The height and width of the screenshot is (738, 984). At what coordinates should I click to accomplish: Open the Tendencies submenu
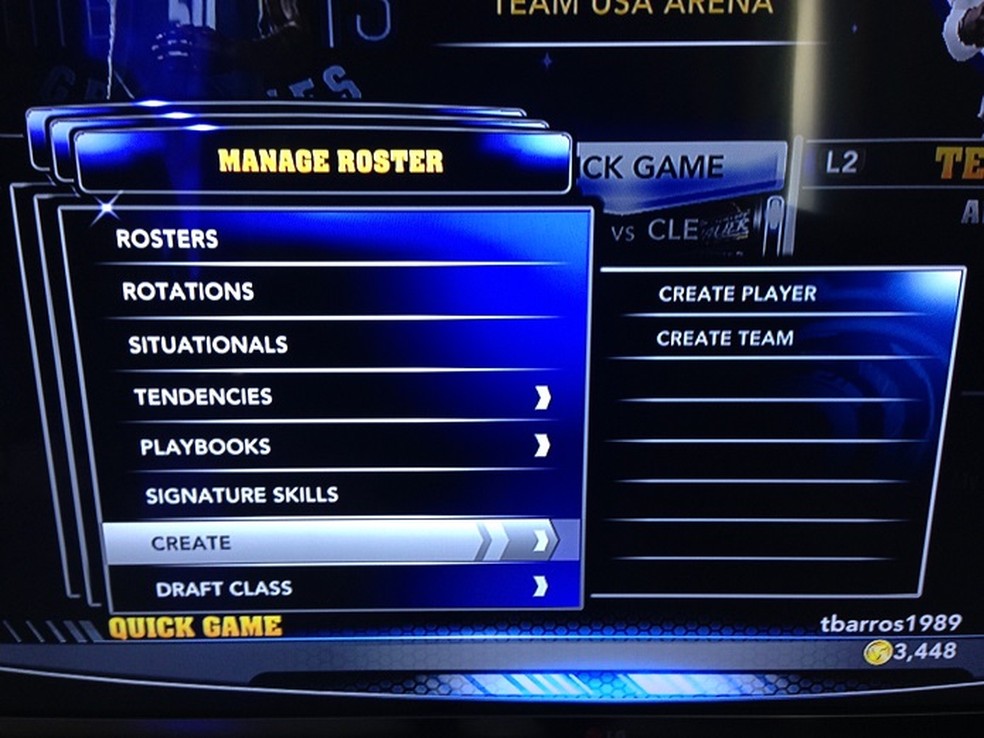click(203, 397)
